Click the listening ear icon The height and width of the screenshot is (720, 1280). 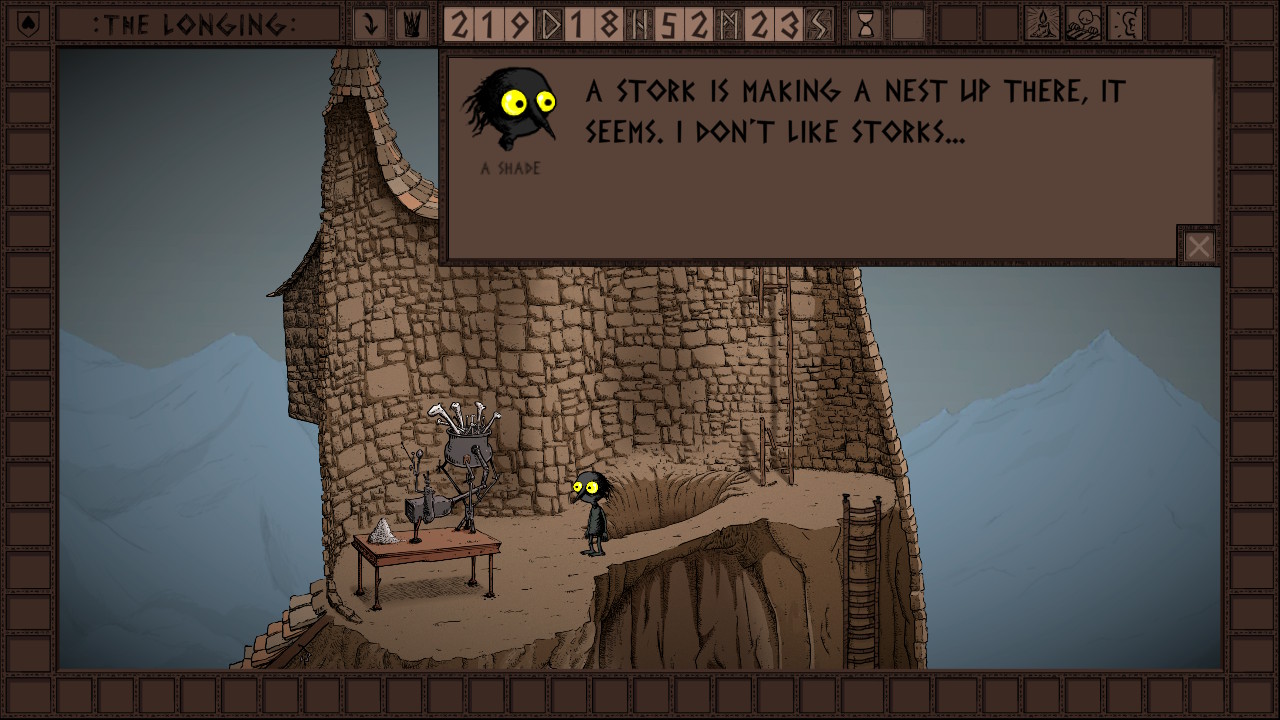1125,24
